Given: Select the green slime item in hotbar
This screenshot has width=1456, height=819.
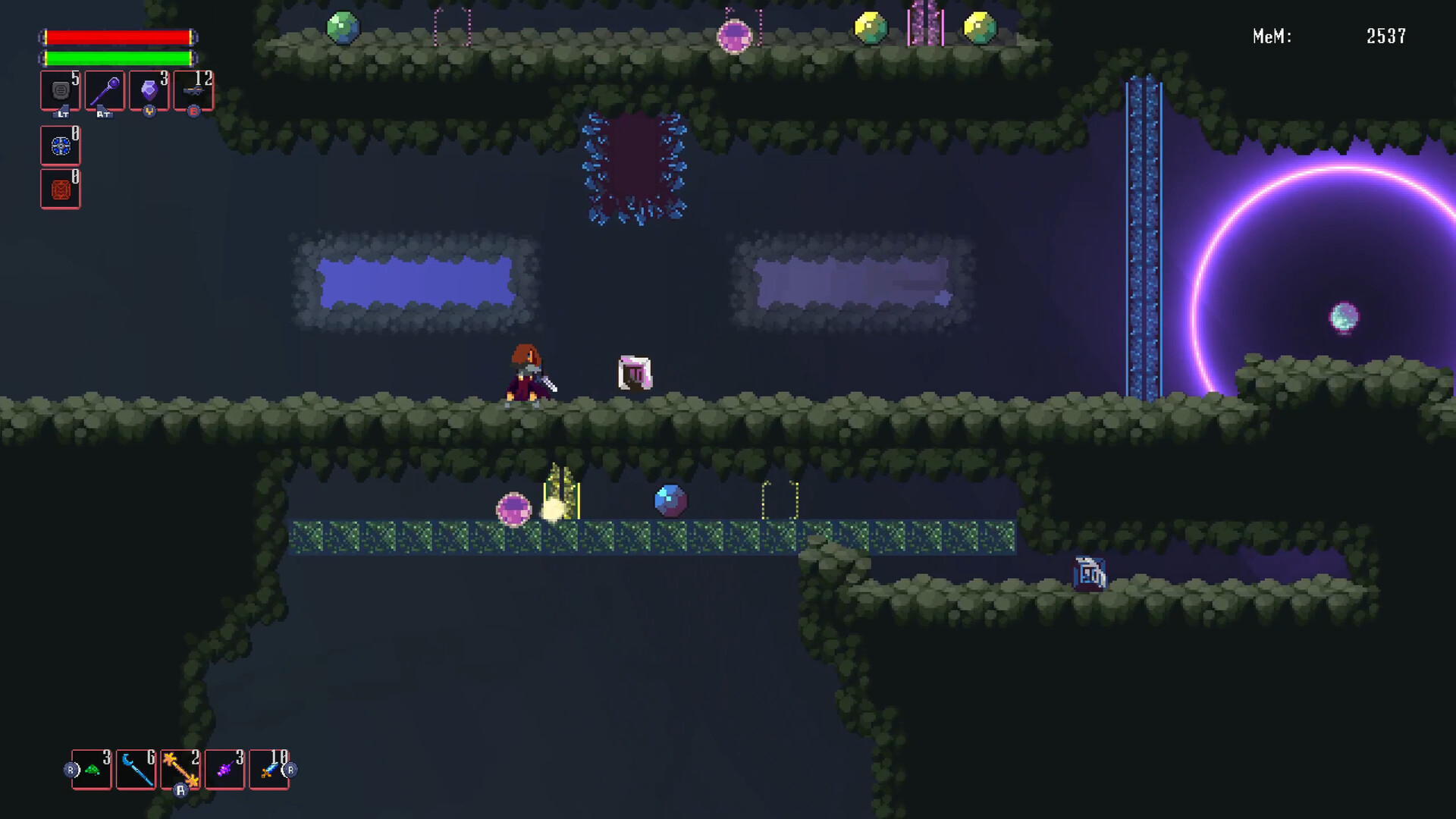Looking at the screenshot, I should [91, 769].
